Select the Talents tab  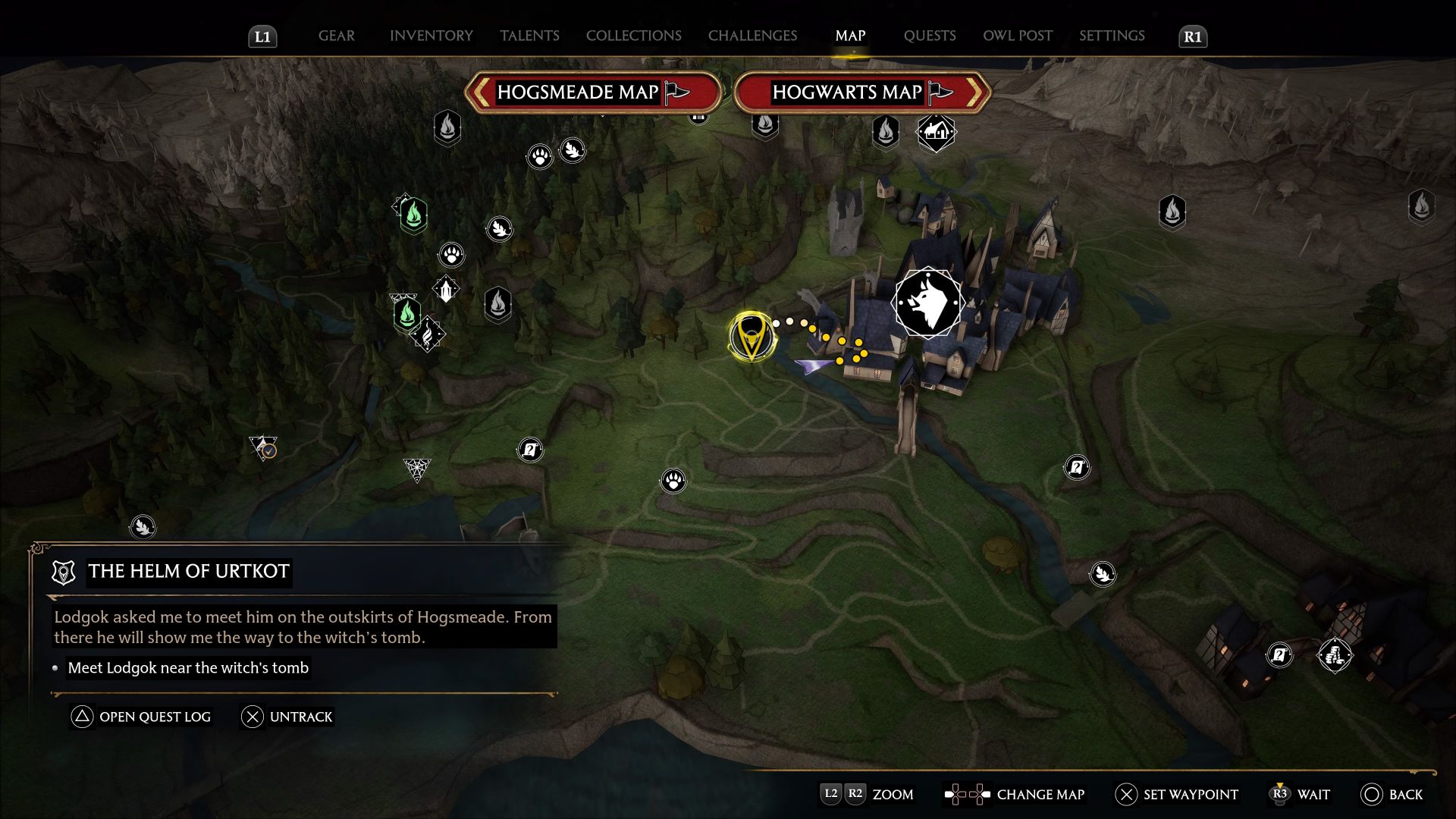529,36
